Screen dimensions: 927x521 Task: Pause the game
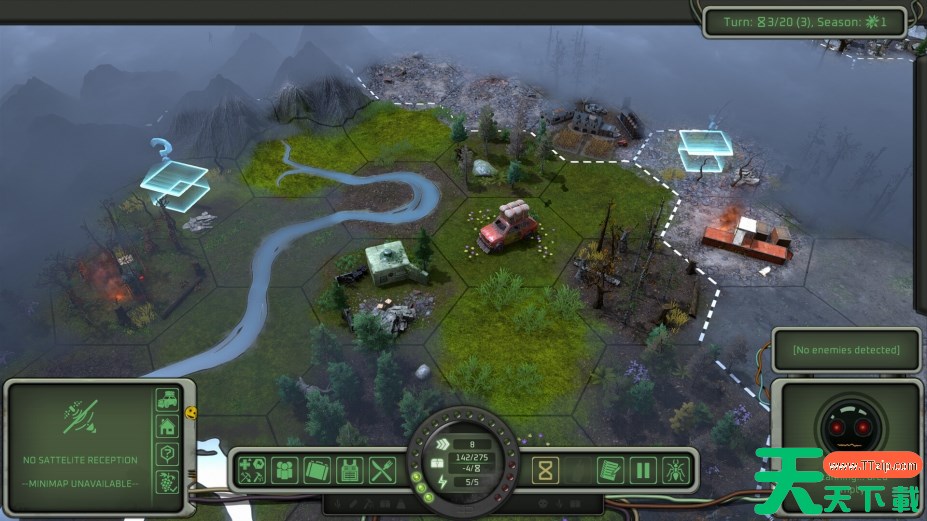click(642, 469)
